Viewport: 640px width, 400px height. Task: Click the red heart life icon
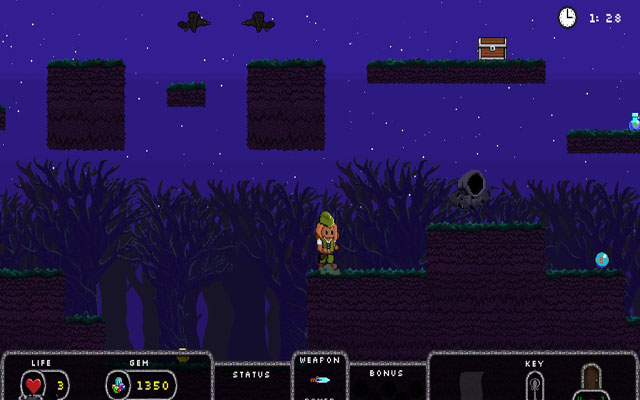35,385
